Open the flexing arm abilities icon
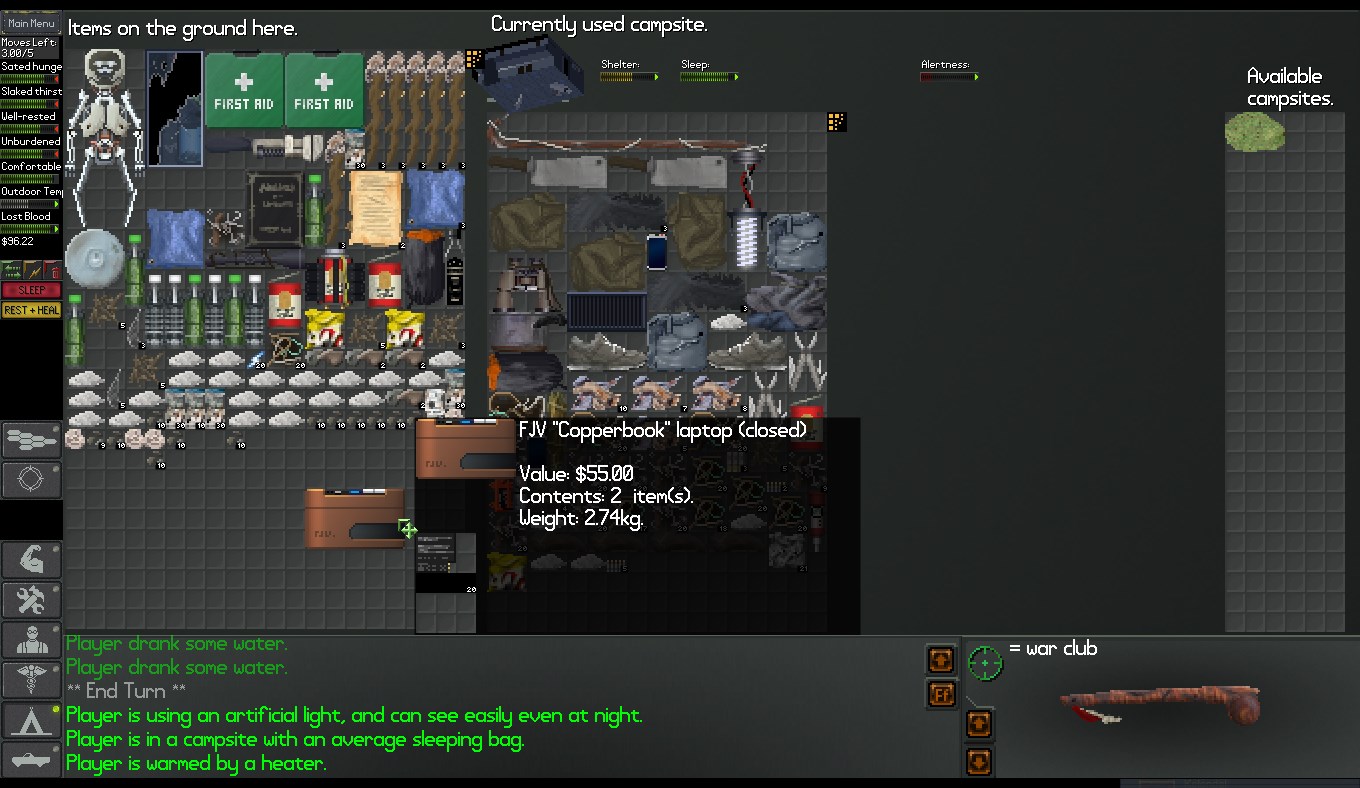The image size is (1360, 788). point(31,557)
